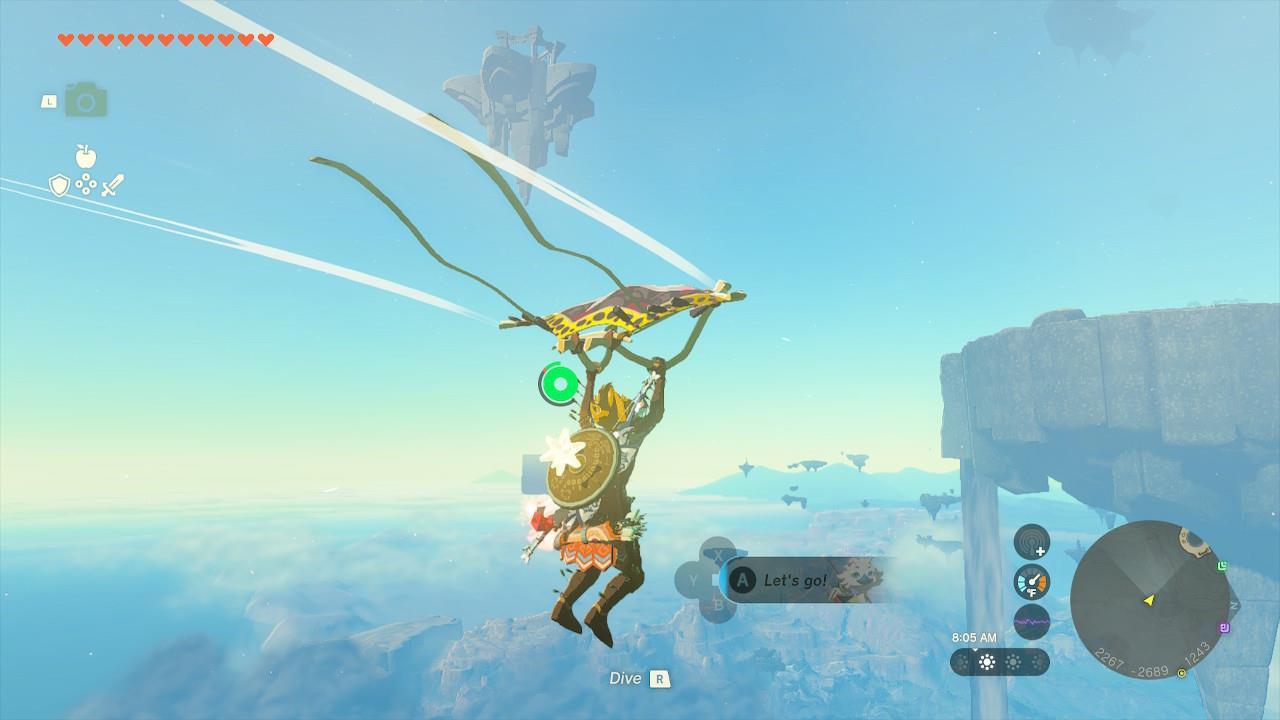The width and height of the screenshot is (1280, 720).
Task: Click the yellow objective marker on minimap
Action: pos(1182,673)
